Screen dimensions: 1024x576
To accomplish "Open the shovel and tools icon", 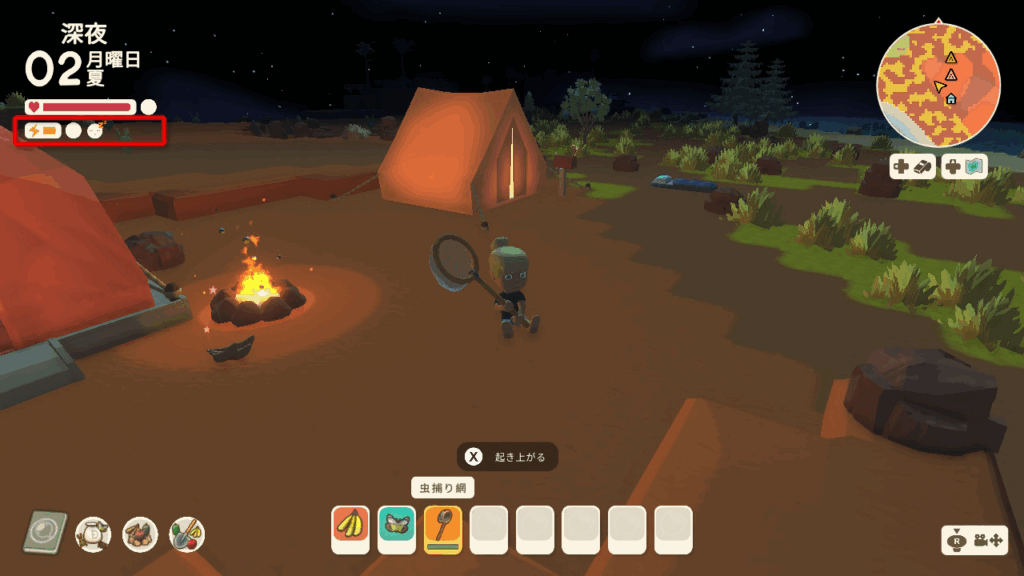I will click(187, 534).
